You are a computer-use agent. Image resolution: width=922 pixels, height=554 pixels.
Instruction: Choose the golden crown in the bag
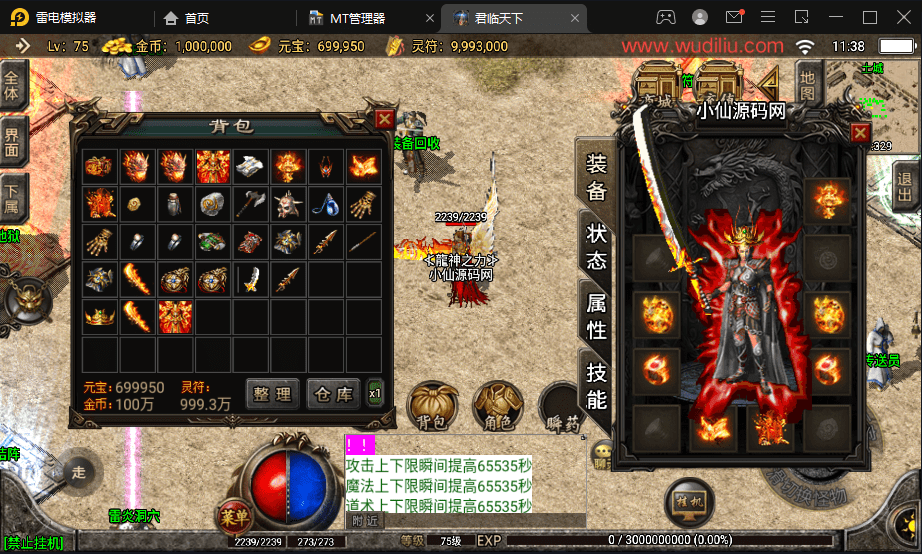point(98,316)
